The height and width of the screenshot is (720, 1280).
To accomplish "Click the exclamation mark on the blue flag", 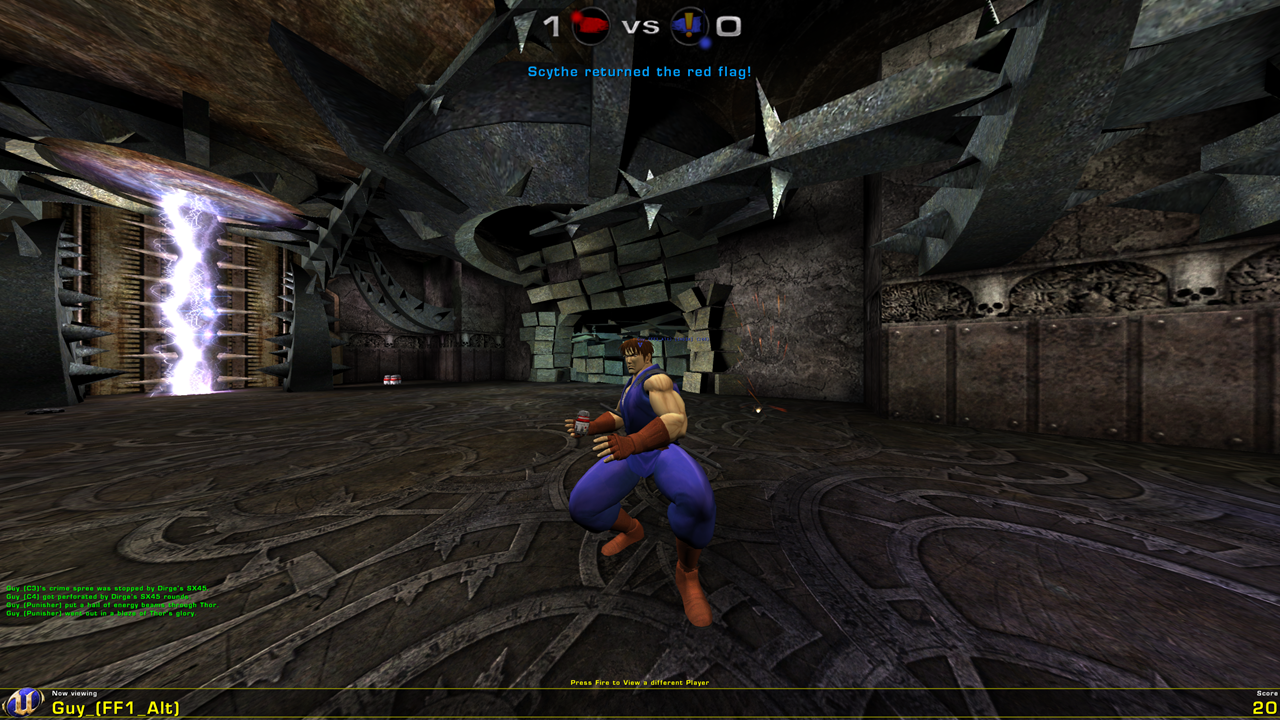I will (x=690, y=25).
